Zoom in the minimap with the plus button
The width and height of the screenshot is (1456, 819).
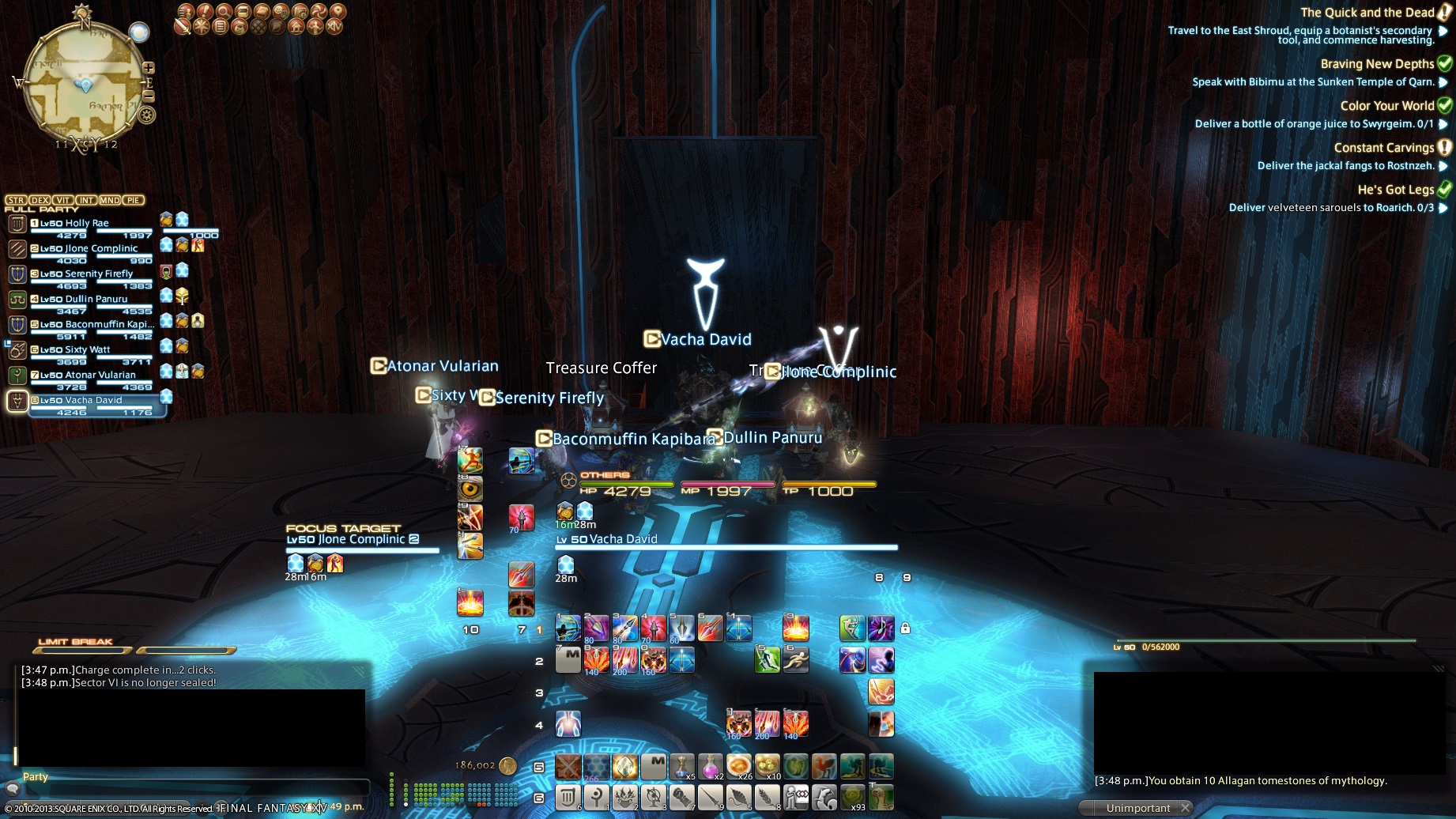click(x=148, y=68)
